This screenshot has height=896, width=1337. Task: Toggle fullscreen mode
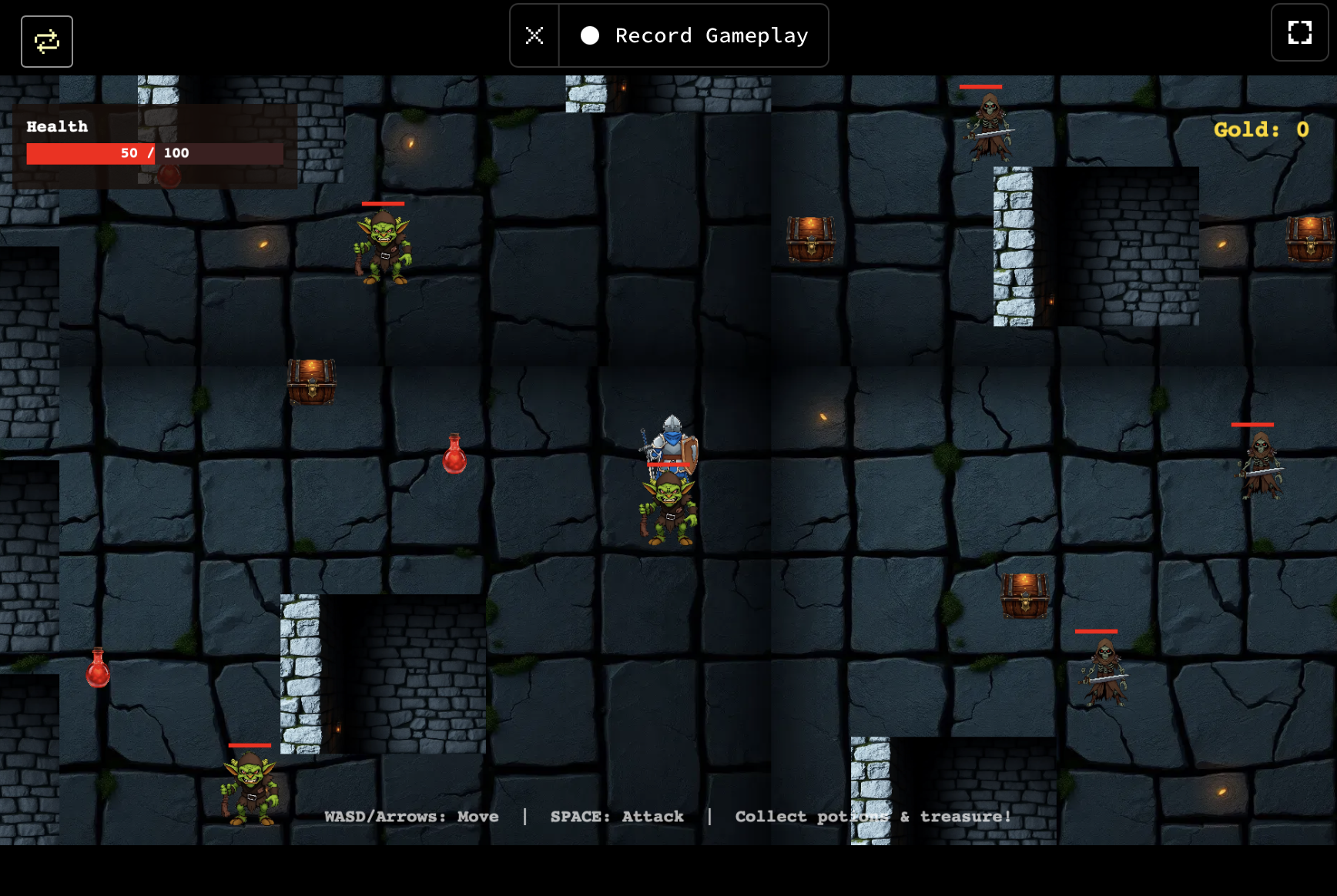1299,33
